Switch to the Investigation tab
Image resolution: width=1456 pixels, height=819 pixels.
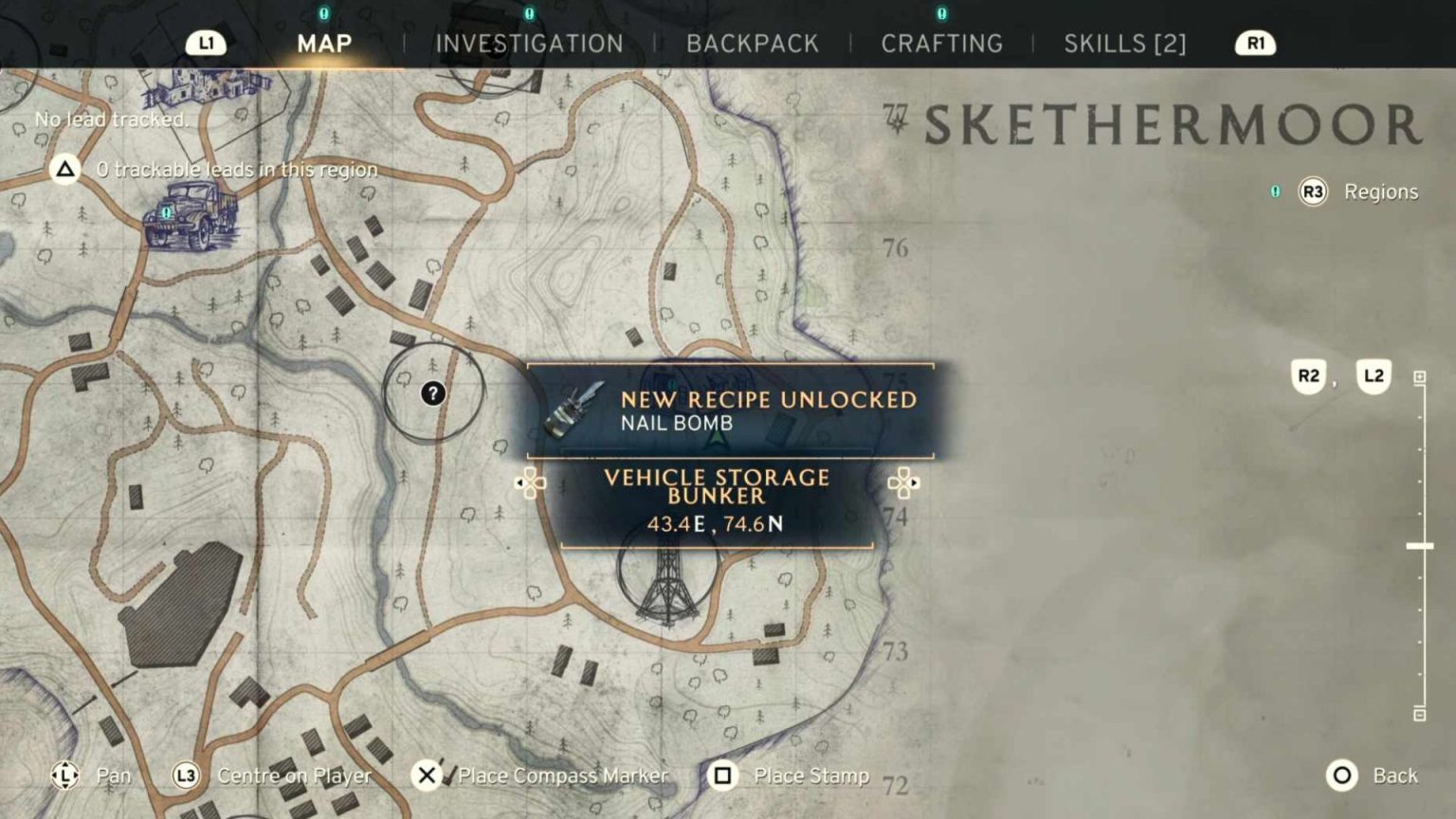pyautogui.click(x=528, y=43)
